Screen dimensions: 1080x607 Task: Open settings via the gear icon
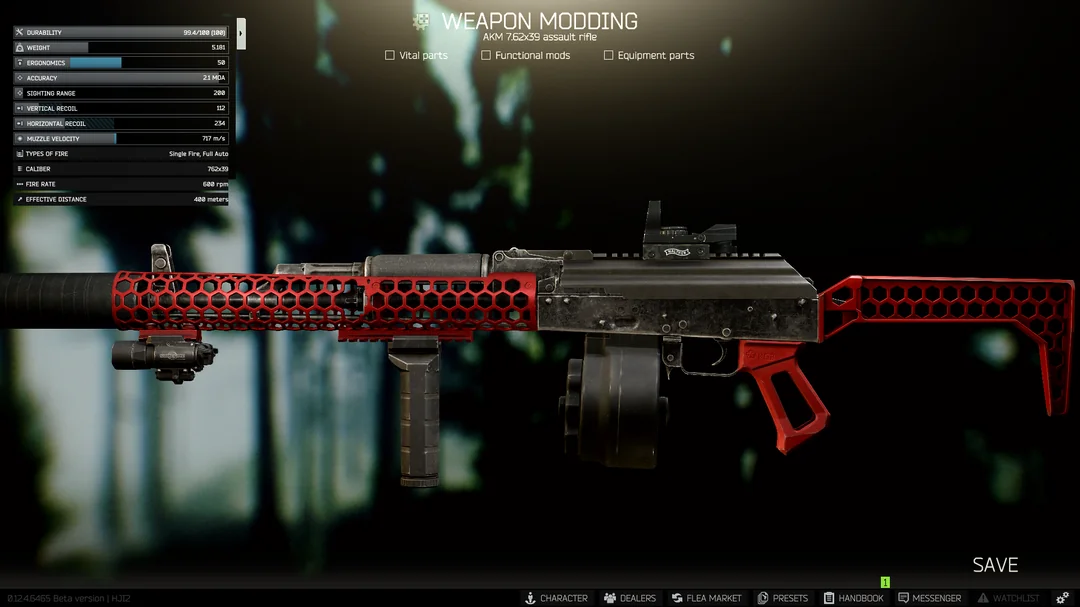[1063, 598]
